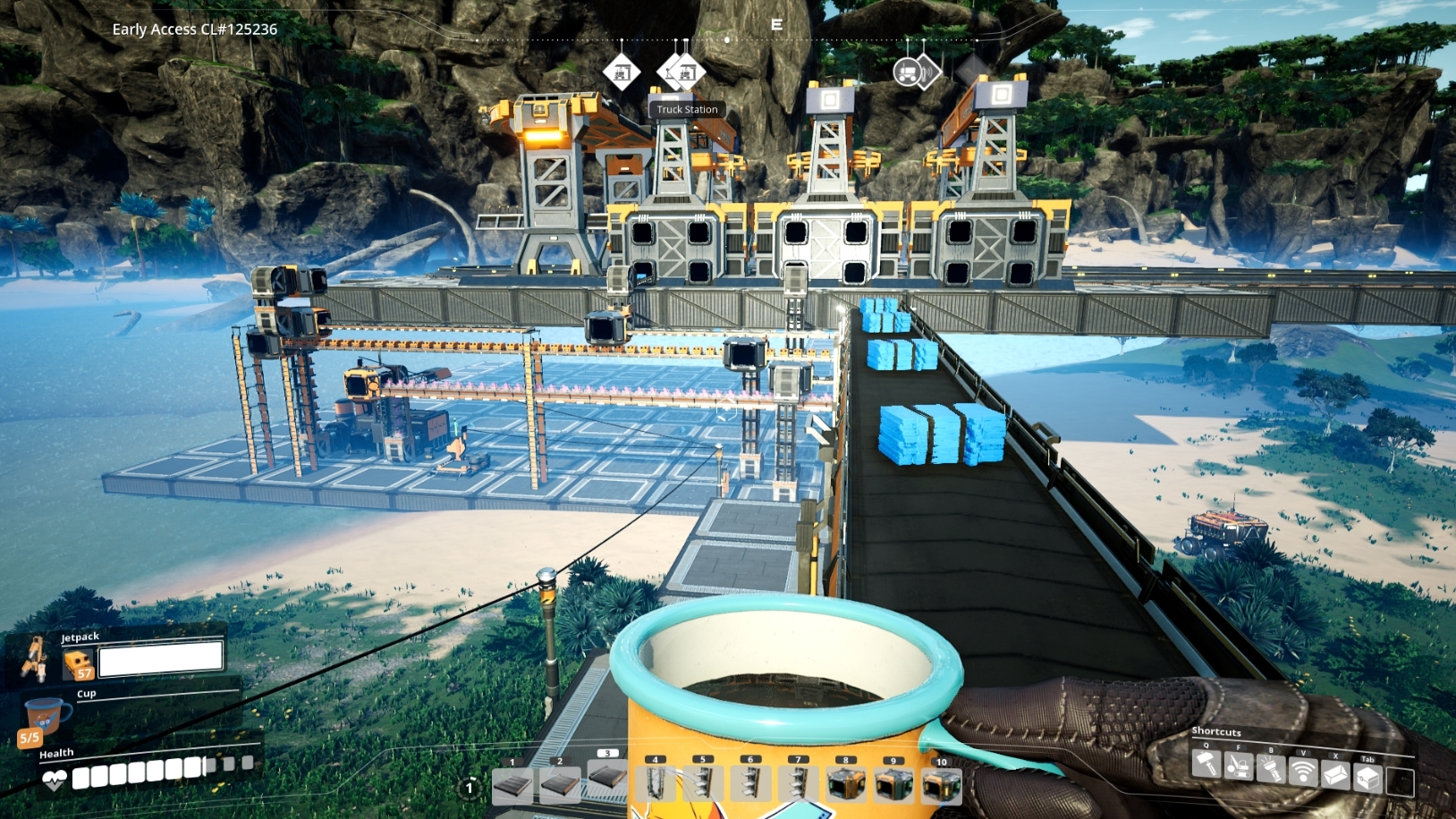Image resolution: width=1456 pixels, height=819 pixels.
Task: Toggle the flashlight shortcut
Action: [x=1271, y=766]
